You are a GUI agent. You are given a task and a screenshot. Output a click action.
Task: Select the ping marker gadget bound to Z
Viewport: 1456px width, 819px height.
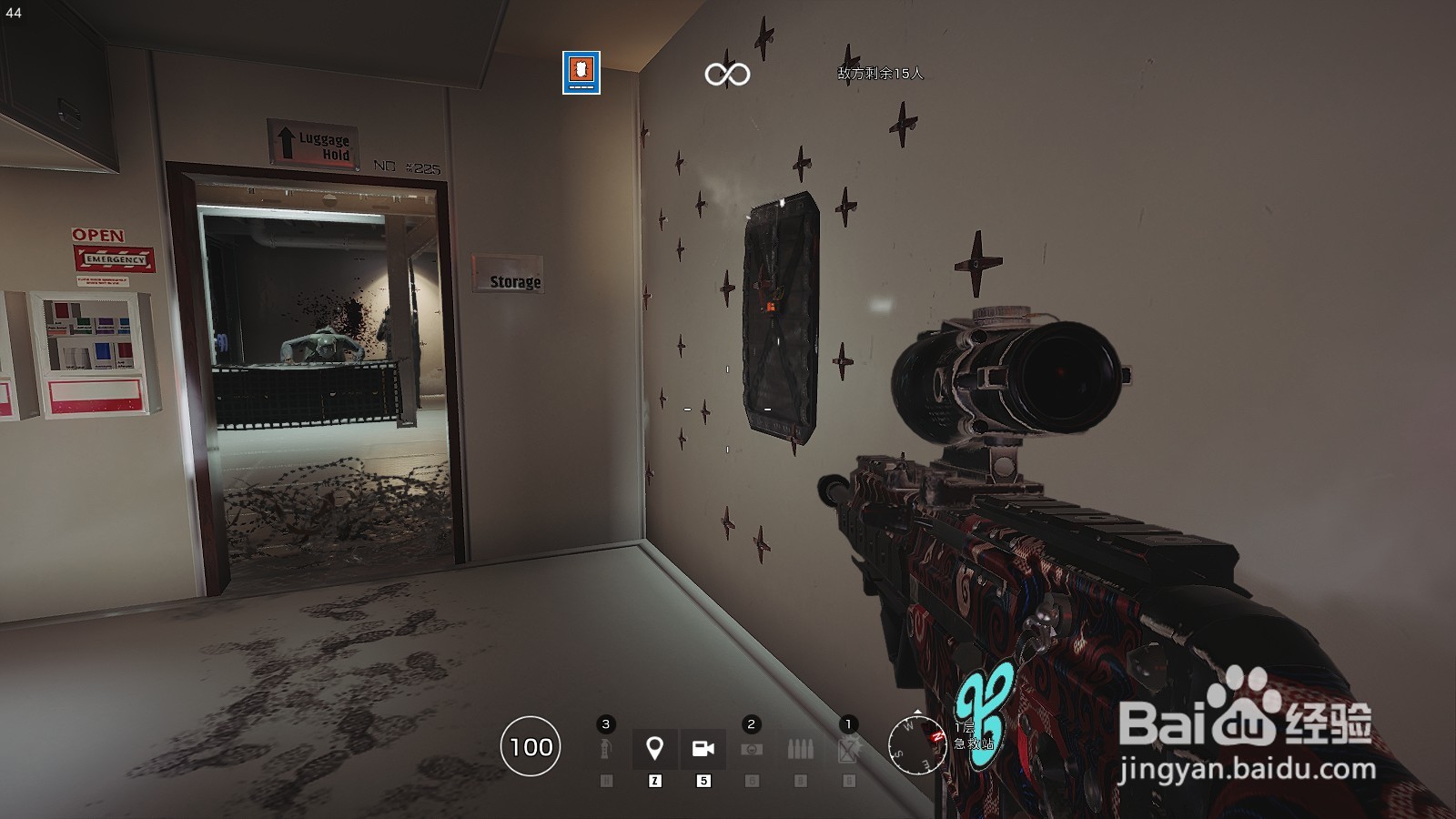click(653, 749)
